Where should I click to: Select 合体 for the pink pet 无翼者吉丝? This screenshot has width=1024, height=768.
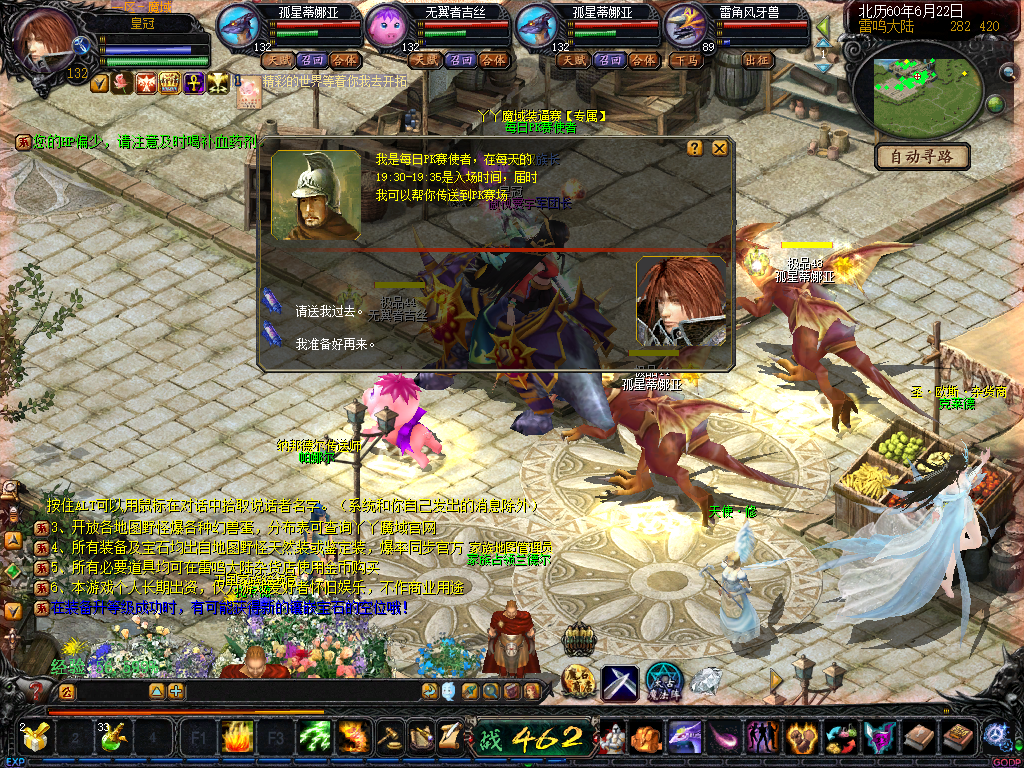(493, 60)
